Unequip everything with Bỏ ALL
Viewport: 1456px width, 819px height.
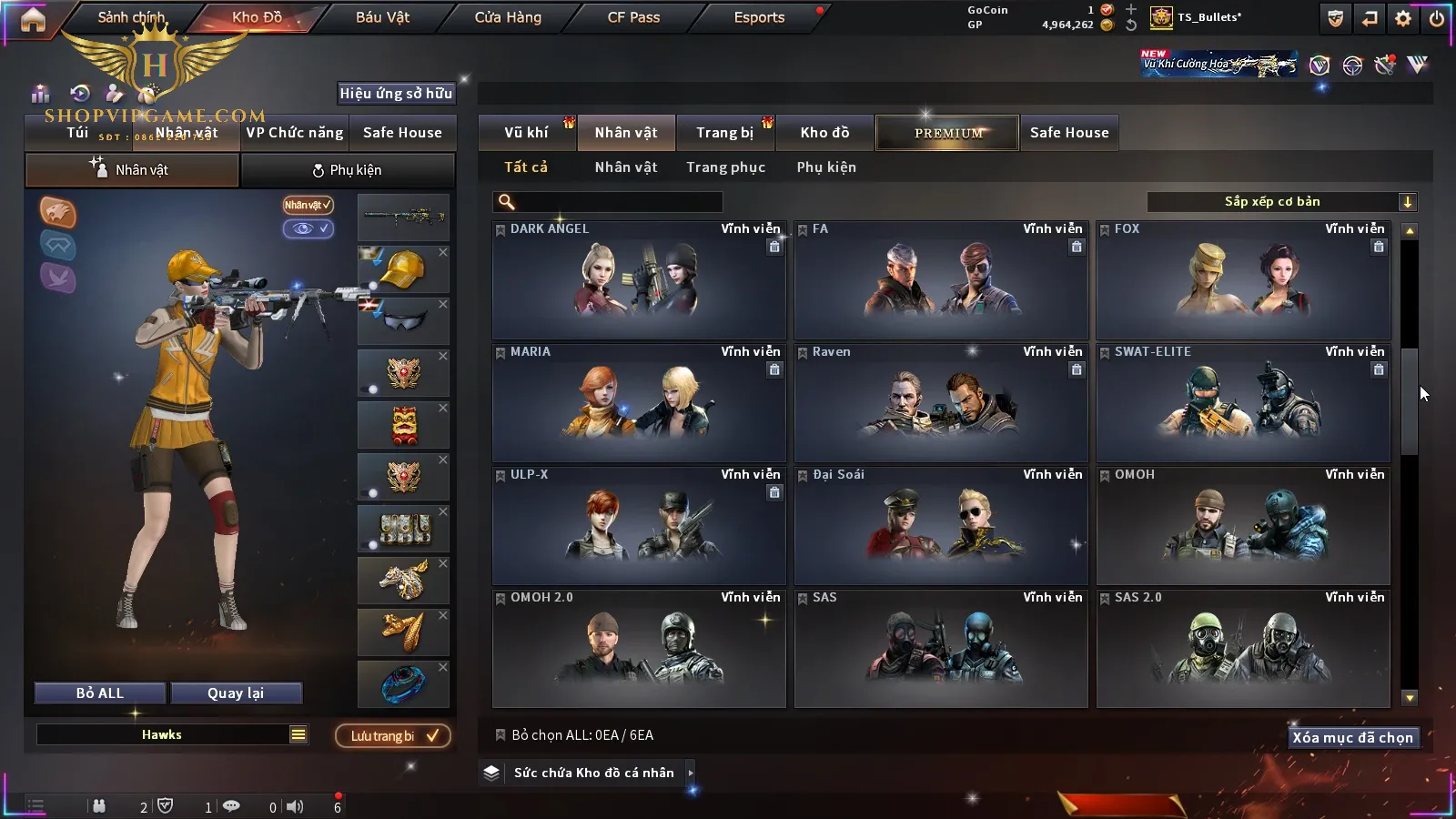click(100, 693)
